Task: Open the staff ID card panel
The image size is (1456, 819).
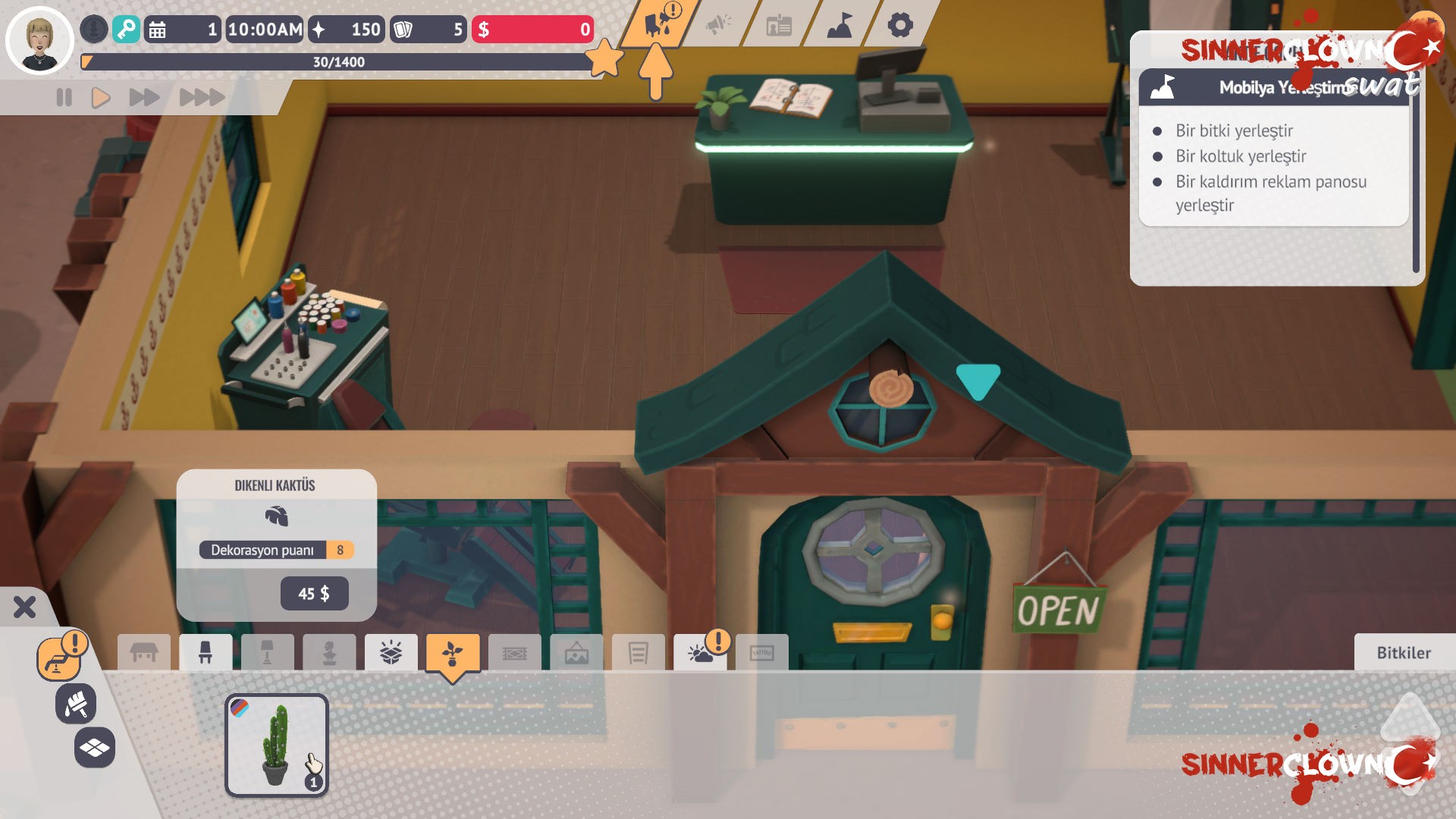Action: click(x=780, y=27)
